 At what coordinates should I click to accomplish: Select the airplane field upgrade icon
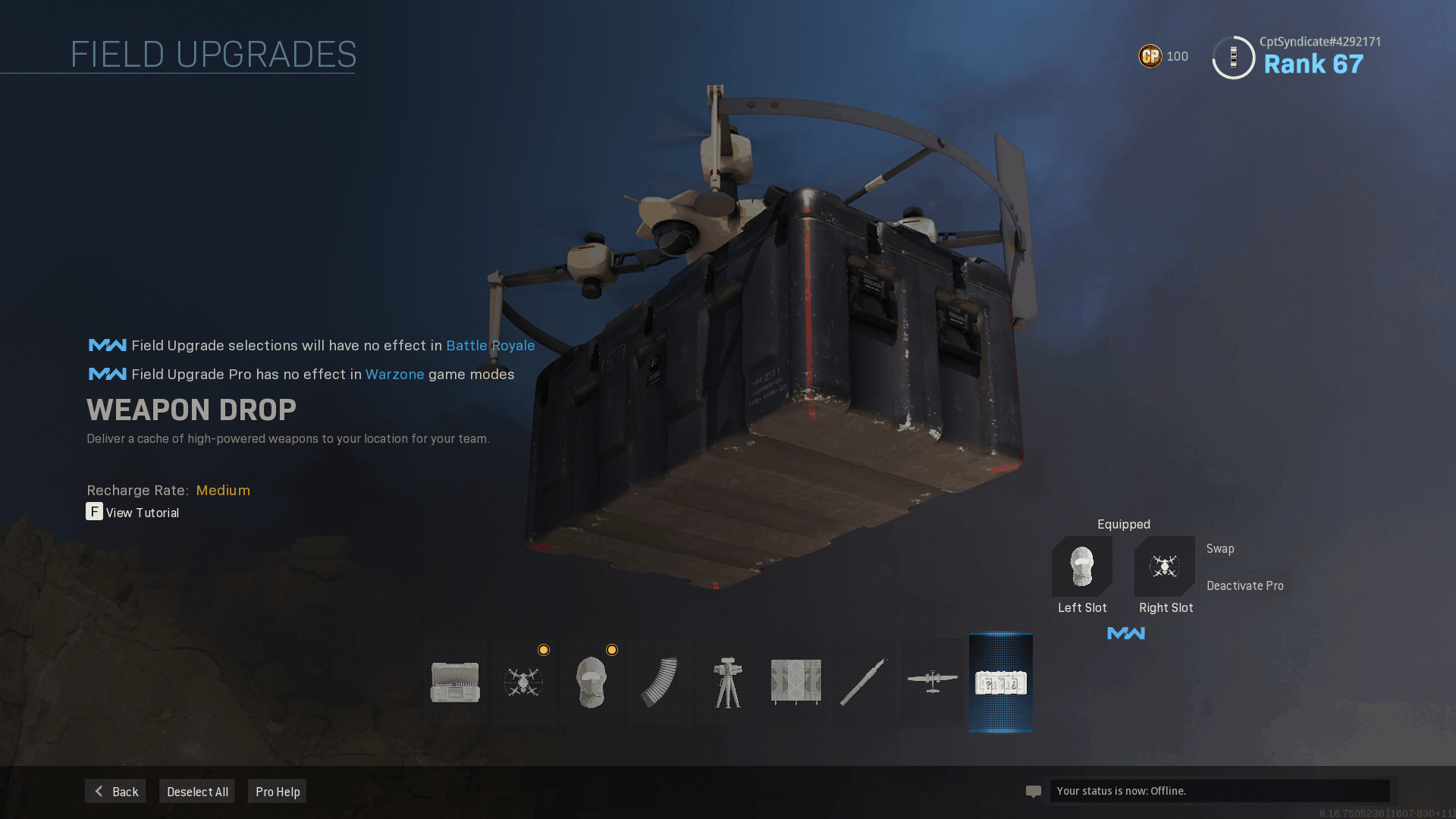coord(932,682)
